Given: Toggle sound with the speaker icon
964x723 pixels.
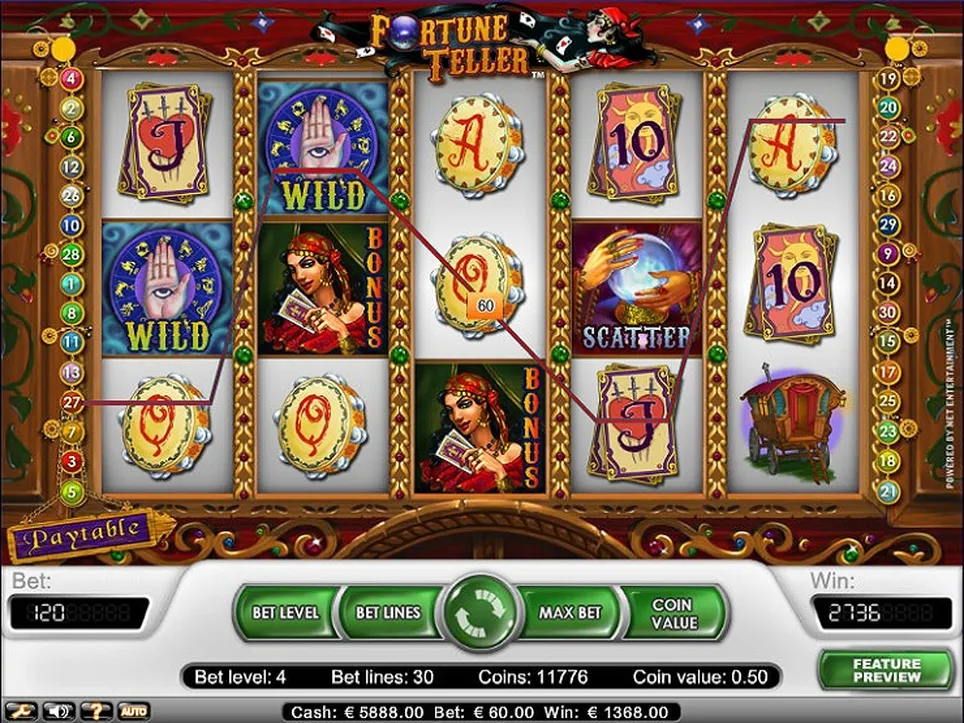Looking at the screenshot, I should click(58, 711).
